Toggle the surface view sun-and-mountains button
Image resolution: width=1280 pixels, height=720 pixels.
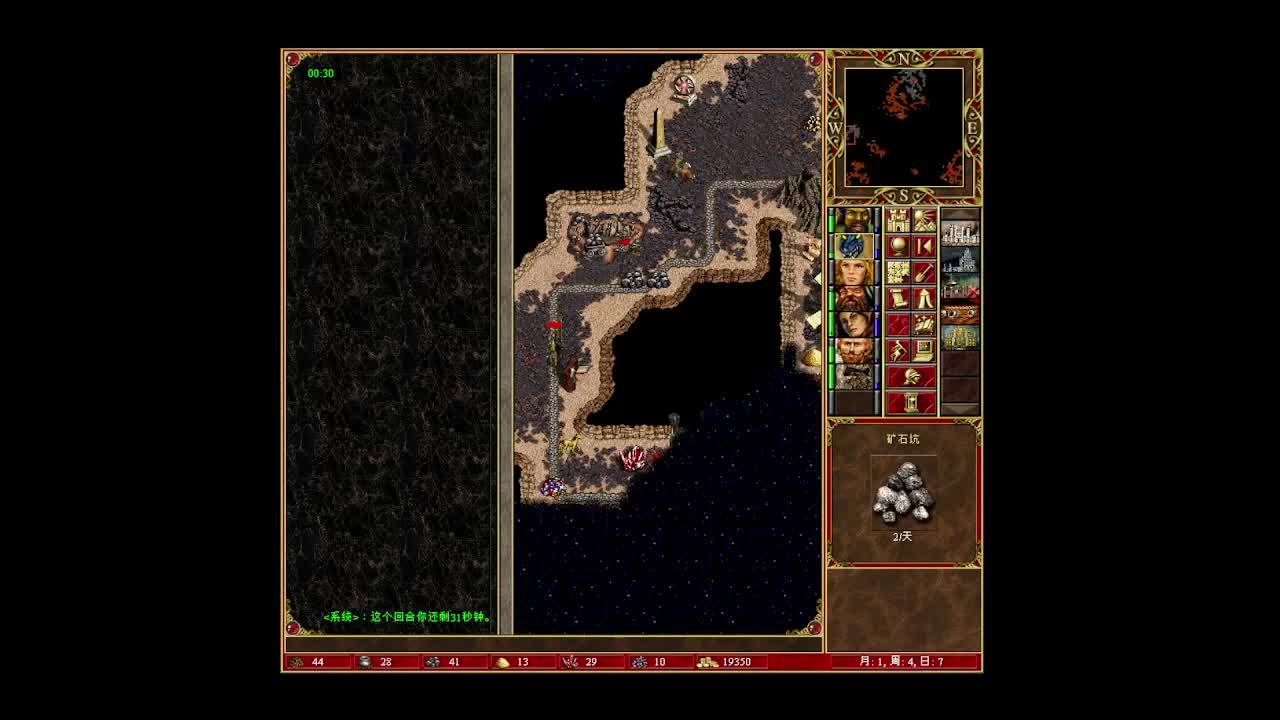point(924,220)
